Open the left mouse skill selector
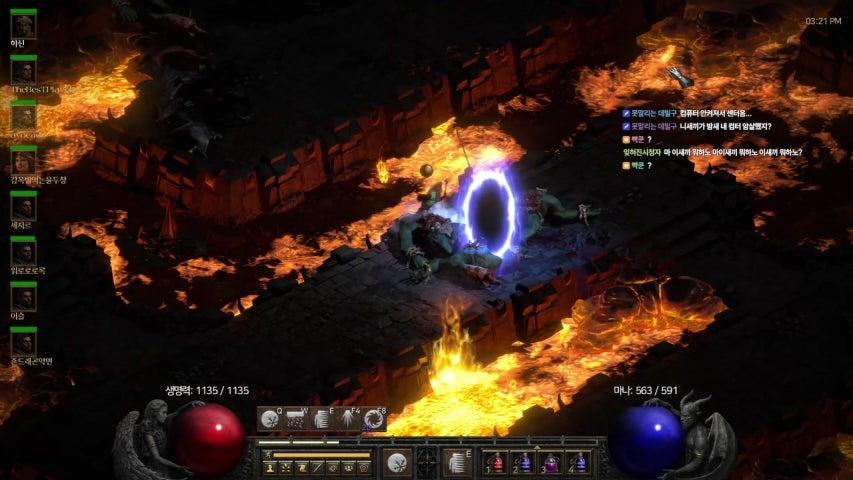The image size is (853, 480). pos(397,462)
